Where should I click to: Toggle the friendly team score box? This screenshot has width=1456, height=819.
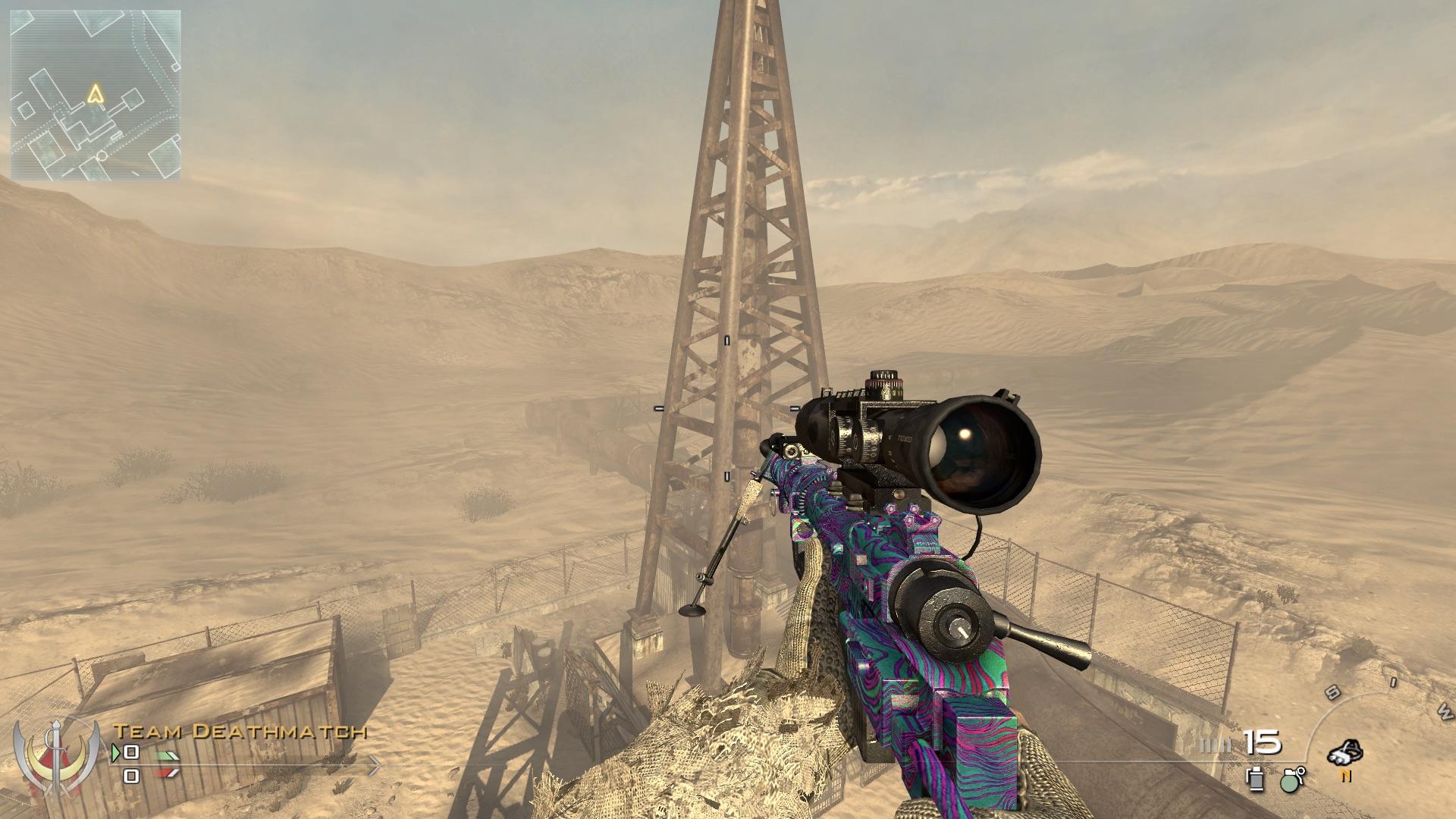pos(130,752)
